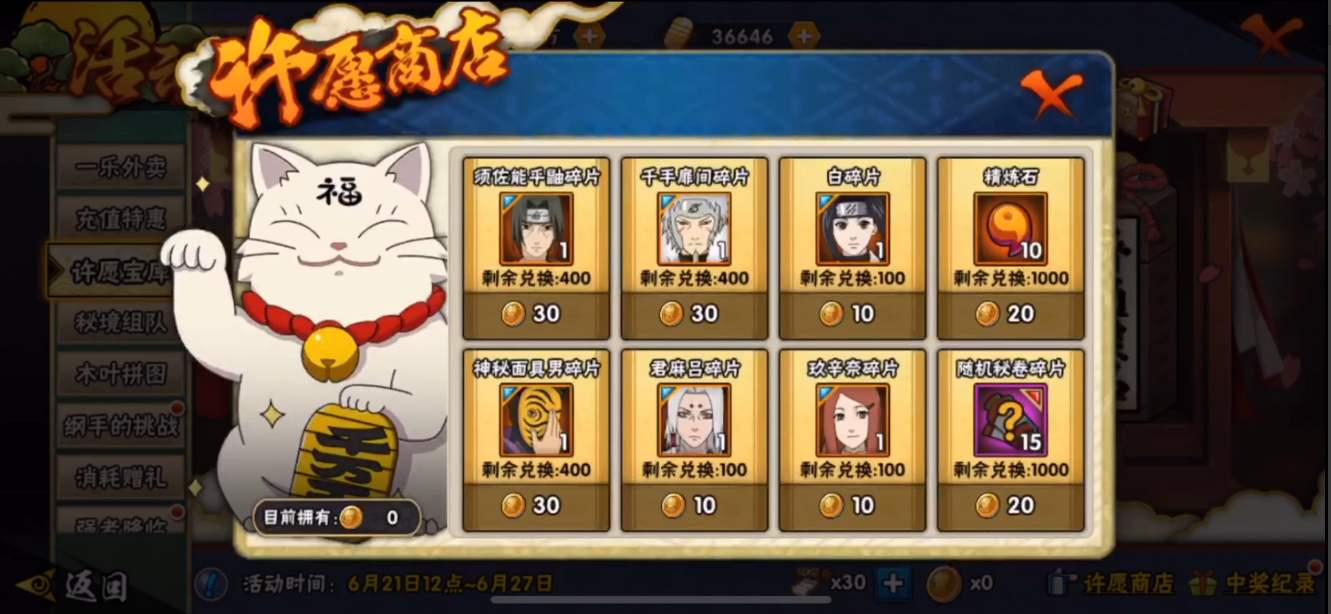
Task: Open the 纲手的挑战 activity tab
Action: point(120,426)
